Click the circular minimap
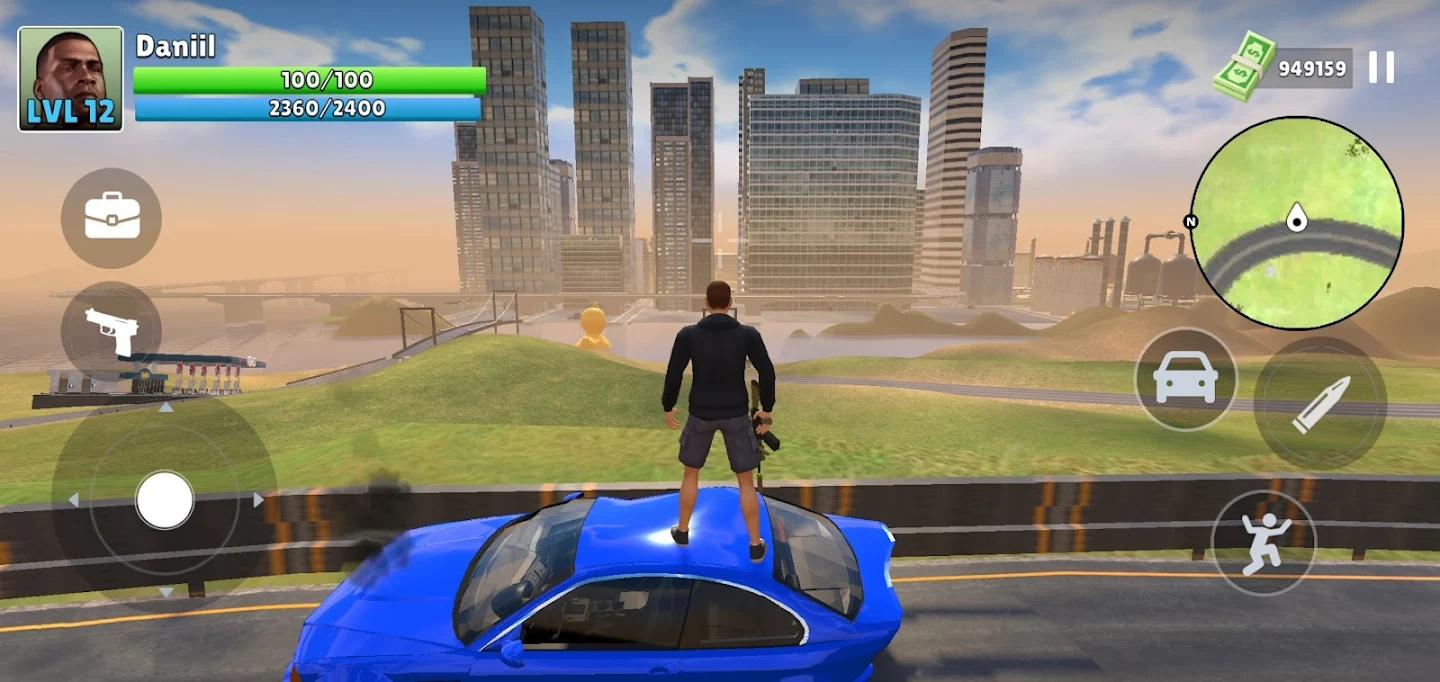Image resolution: width=1440 pixels, height=682 pixels. [1296, 222]
